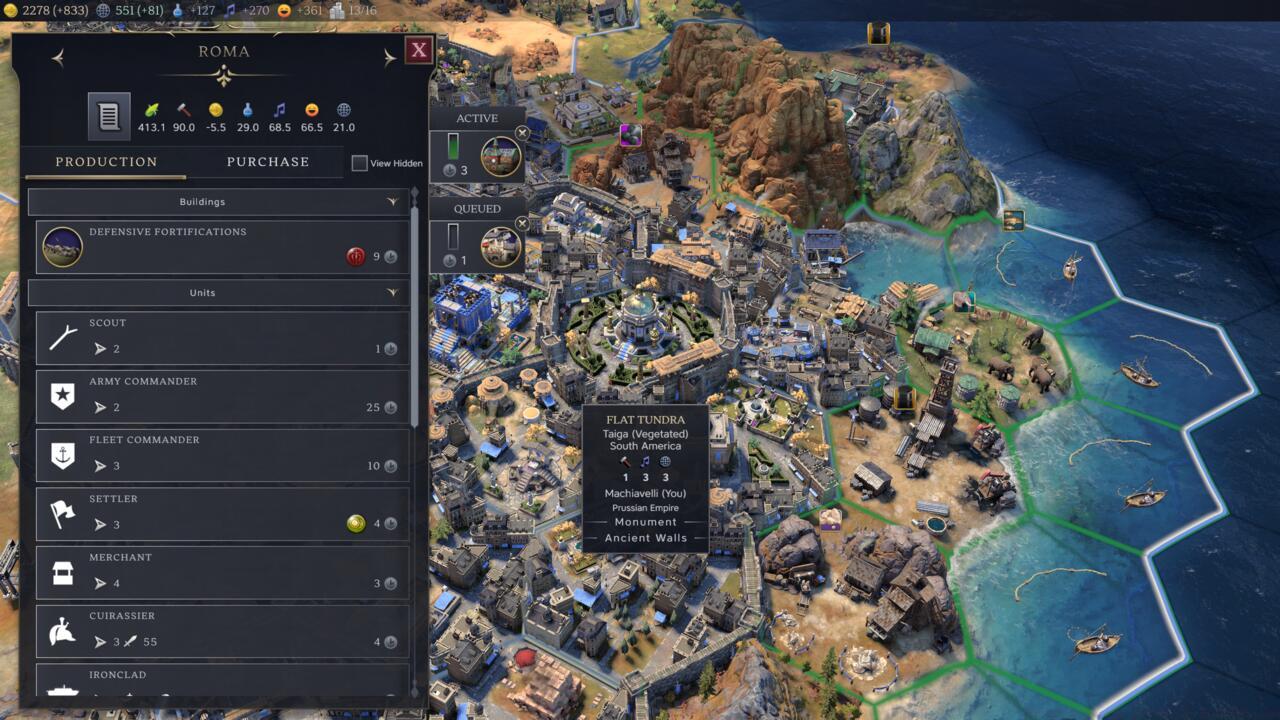Select the food yield icon showing 413.1
Screen dimensions: 1280x720
pyautogui.click(x=152, y=108)
